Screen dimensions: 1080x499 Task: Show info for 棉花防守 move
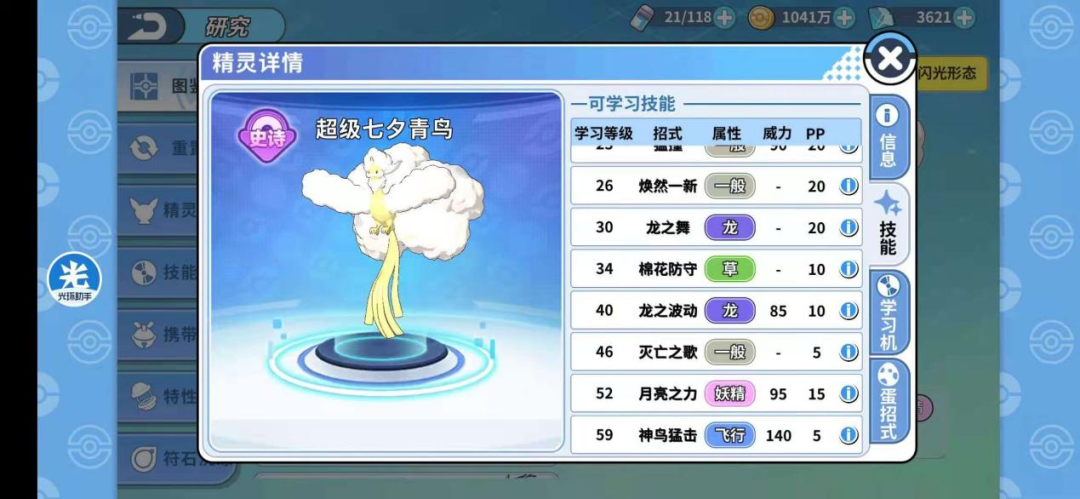[849, 270]
